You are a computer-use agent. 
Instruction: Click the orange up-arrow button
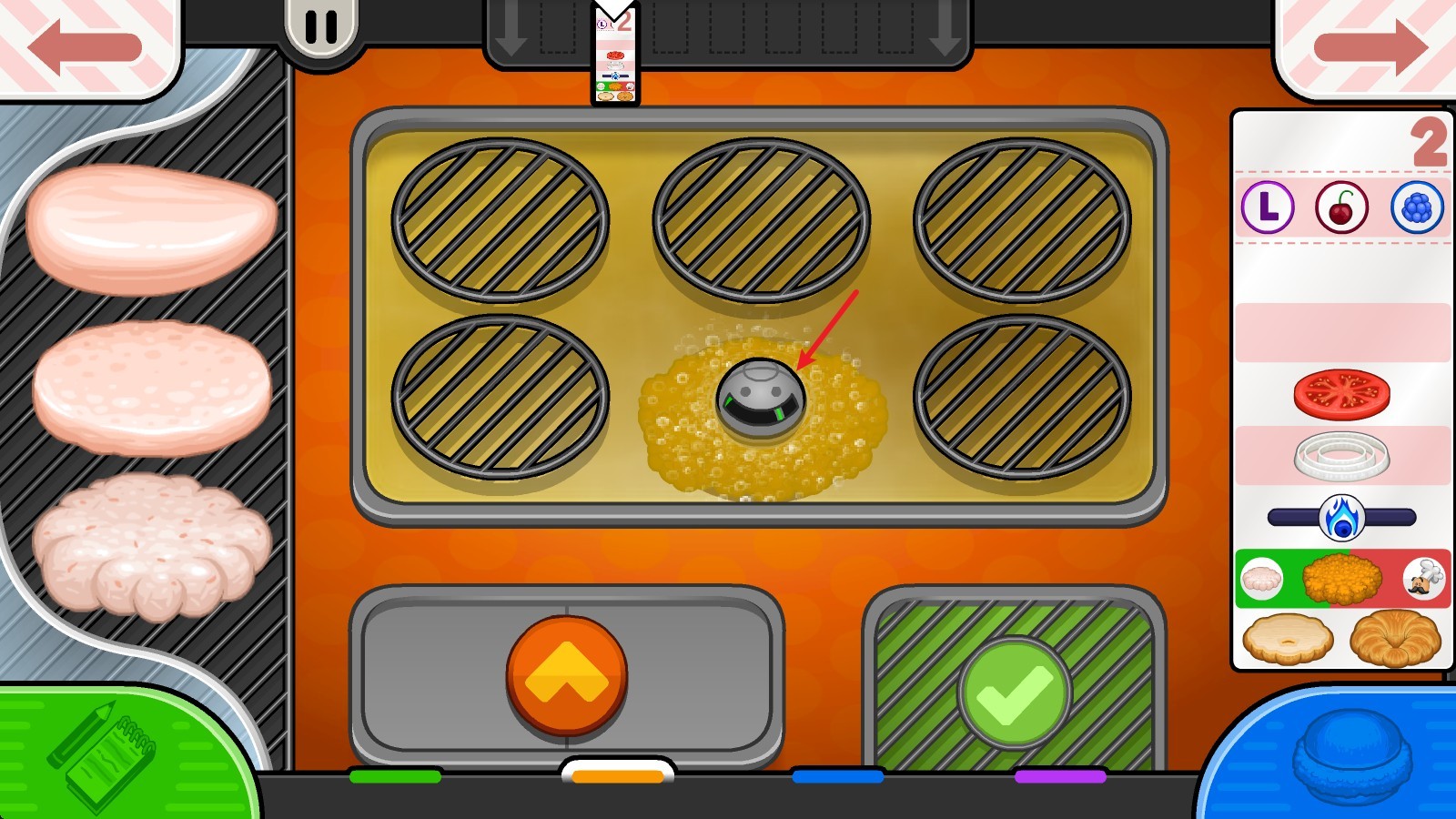coord(566,675)
